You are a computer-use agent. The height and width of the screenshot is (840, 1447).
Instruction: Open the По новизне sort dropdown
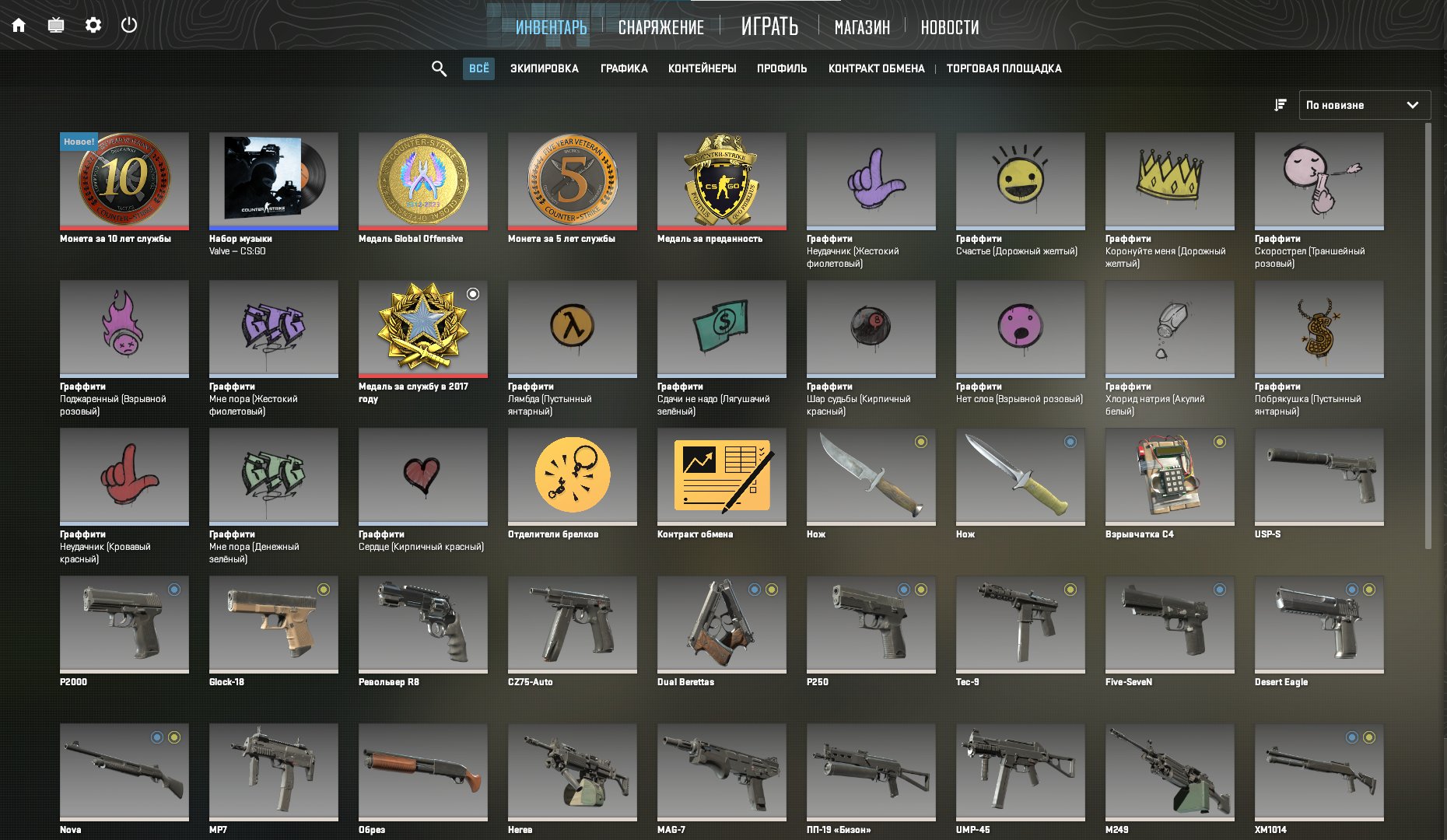pos(1365,104)
